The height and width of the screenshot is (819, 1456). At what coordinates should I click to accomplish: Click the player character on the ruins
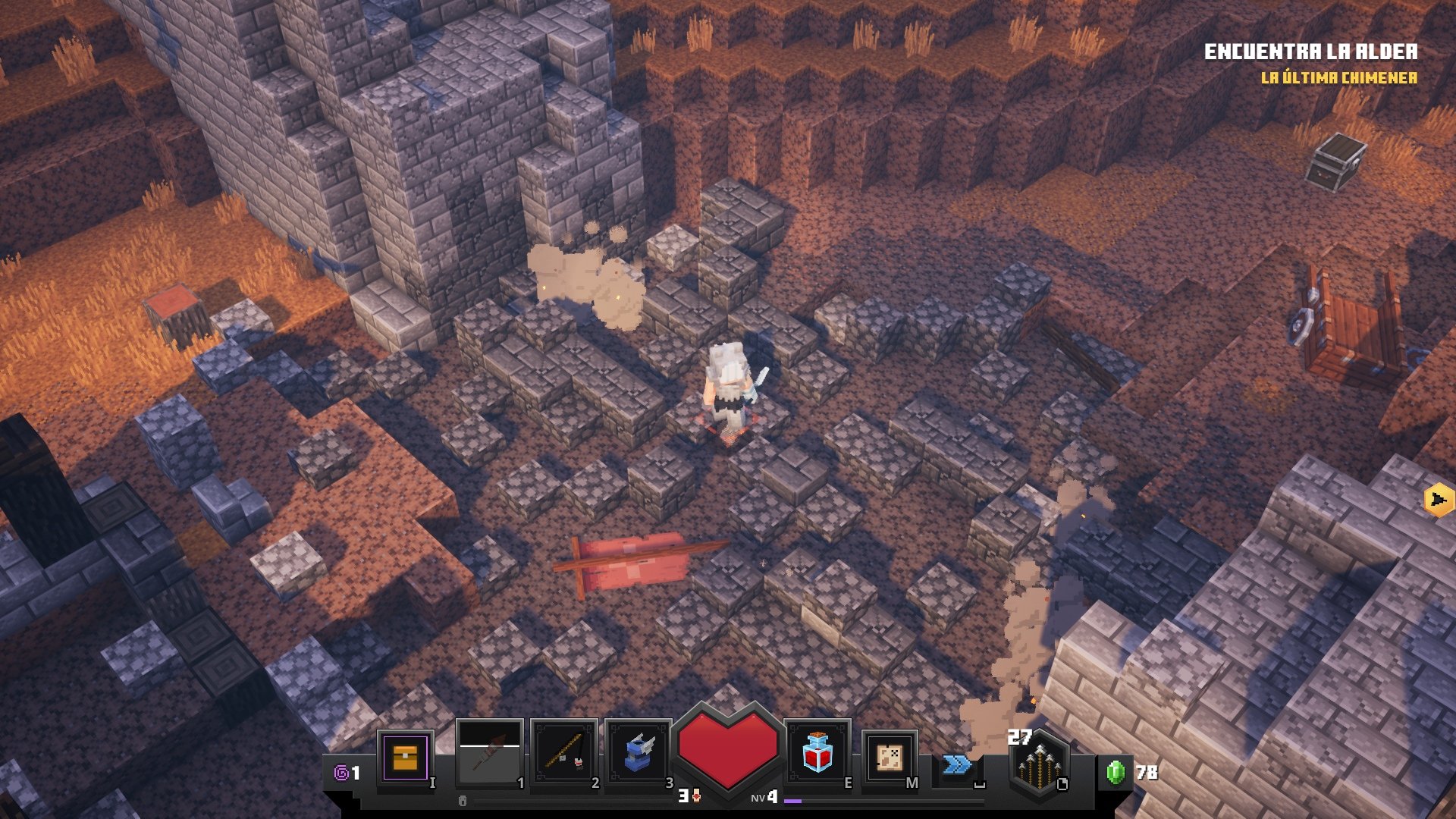730,387
